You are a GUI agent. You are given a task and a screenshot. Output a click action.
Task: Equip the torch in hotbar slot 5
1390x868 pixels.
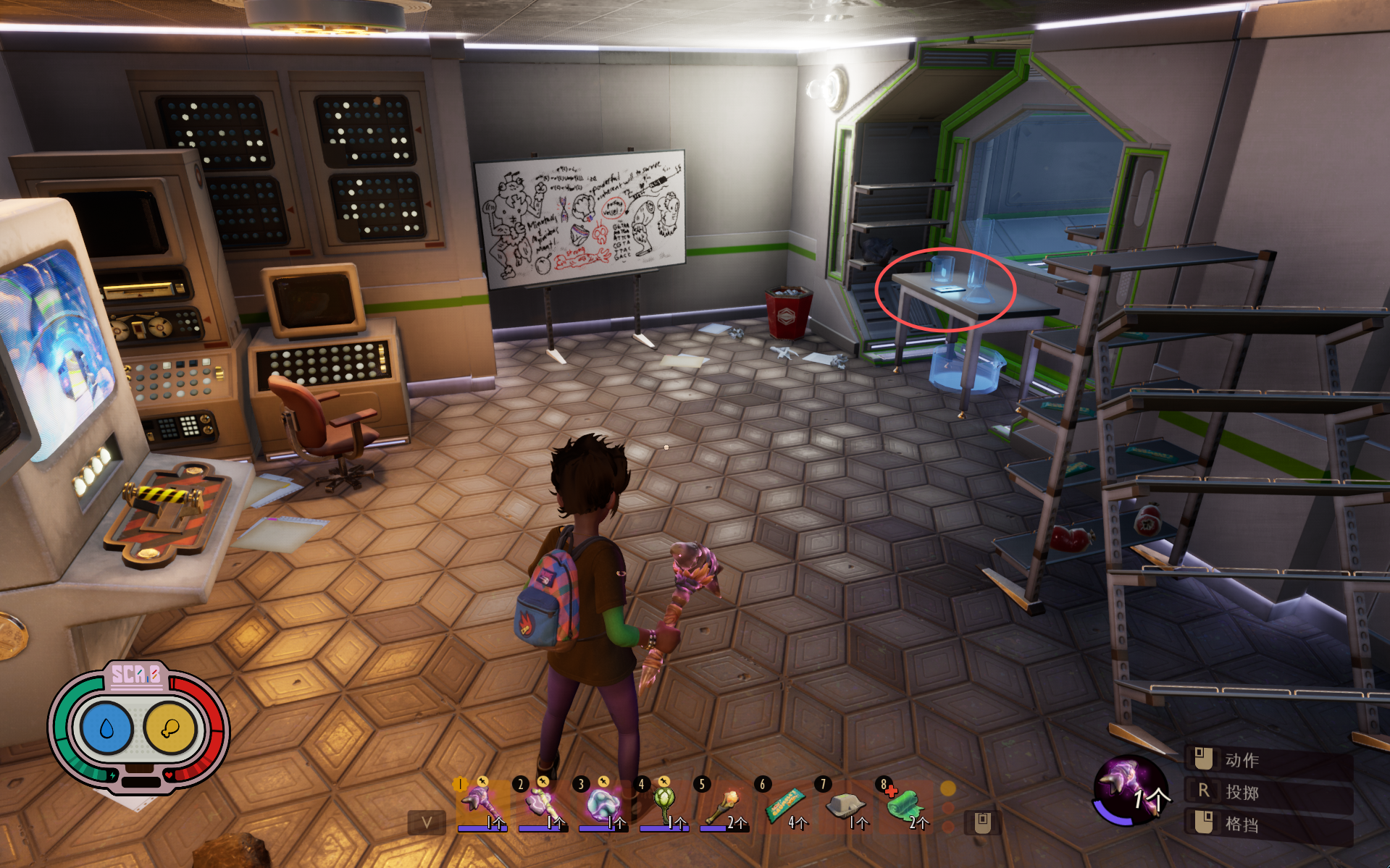(x=724, y=805)
